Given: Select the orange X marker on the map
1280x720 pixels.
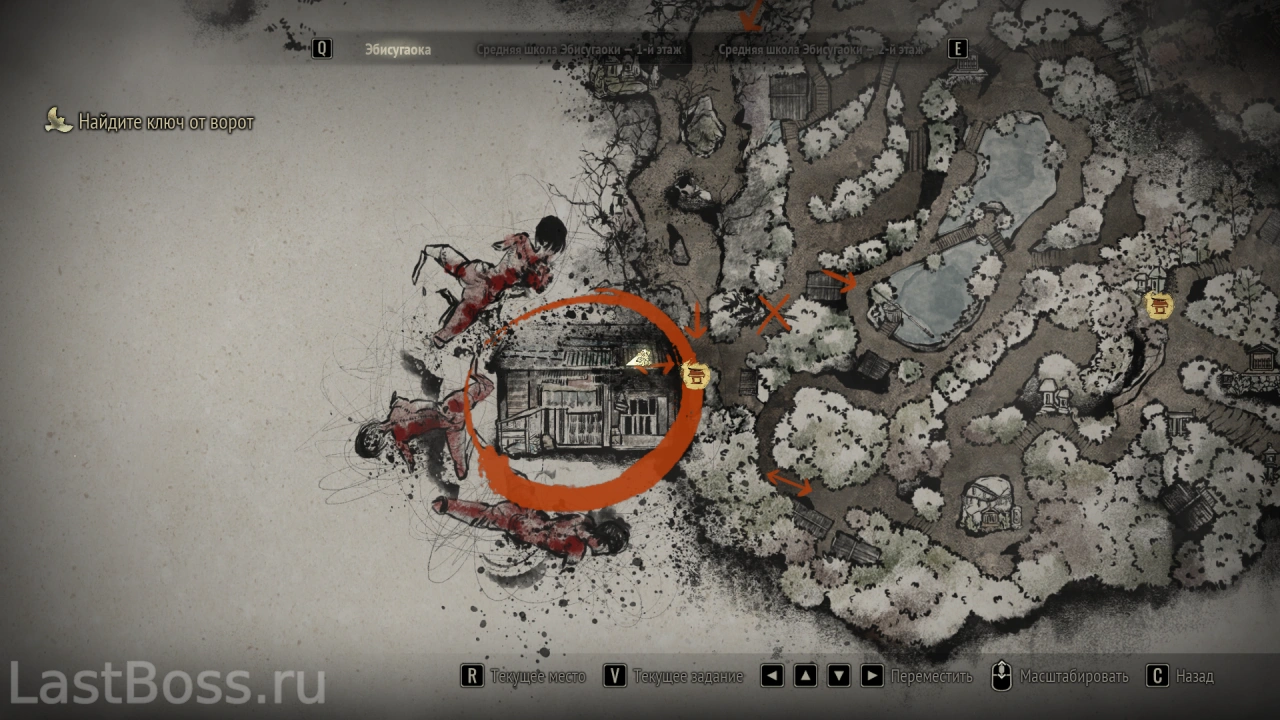Looking at the screenshot, I should pos(773,313).
